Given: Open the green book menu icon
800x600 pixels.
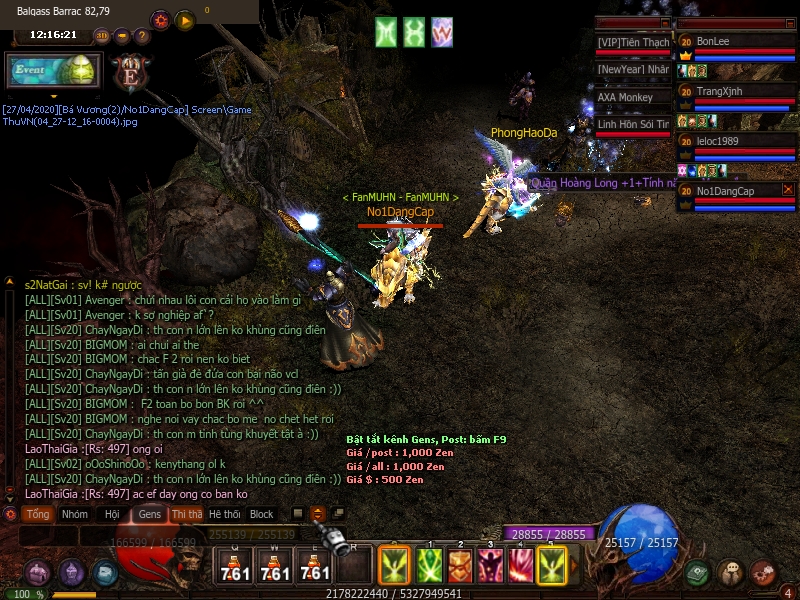Looking at the screenshot, I should click(x=698, y=572).
